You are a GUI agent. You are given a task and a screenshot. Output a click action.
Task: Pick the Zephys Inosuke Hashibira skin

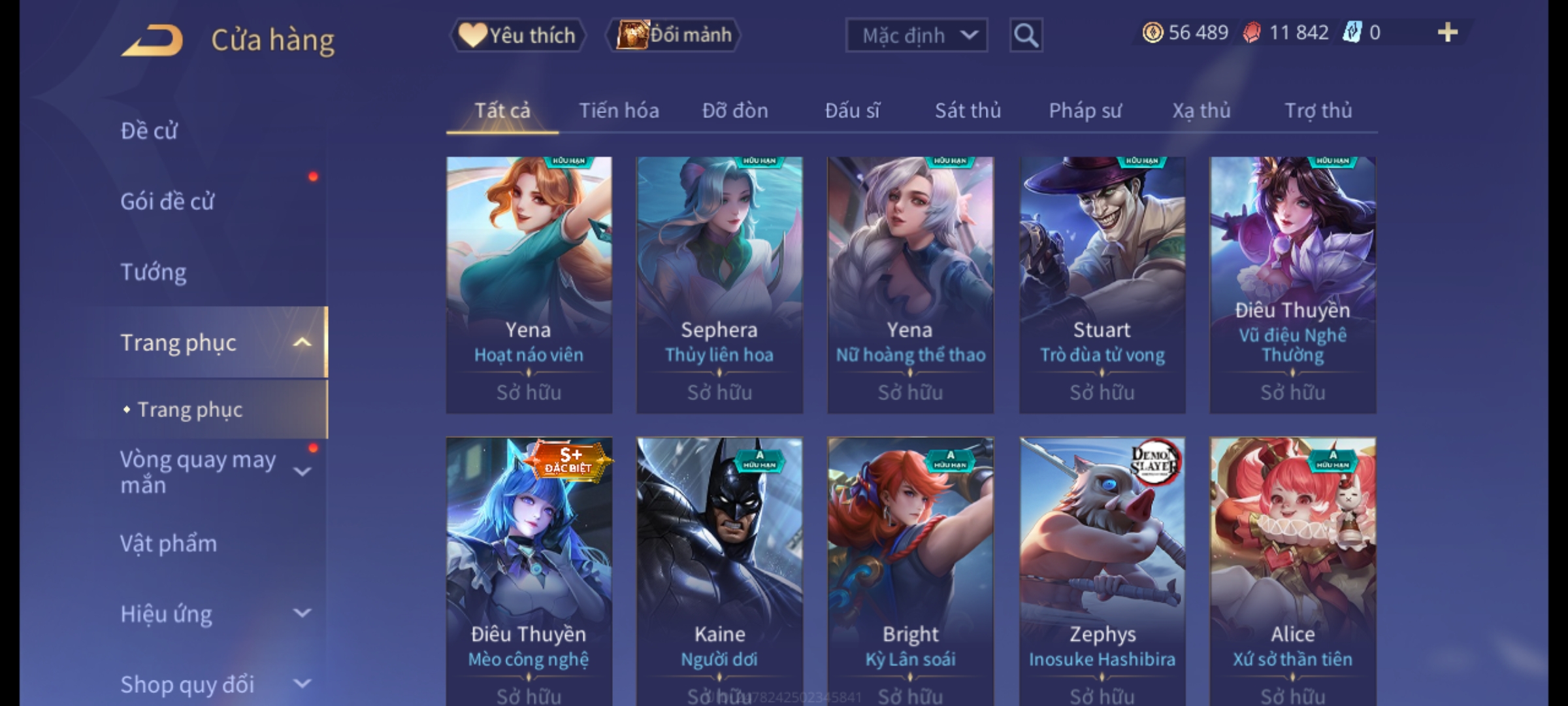point(1102,569)
